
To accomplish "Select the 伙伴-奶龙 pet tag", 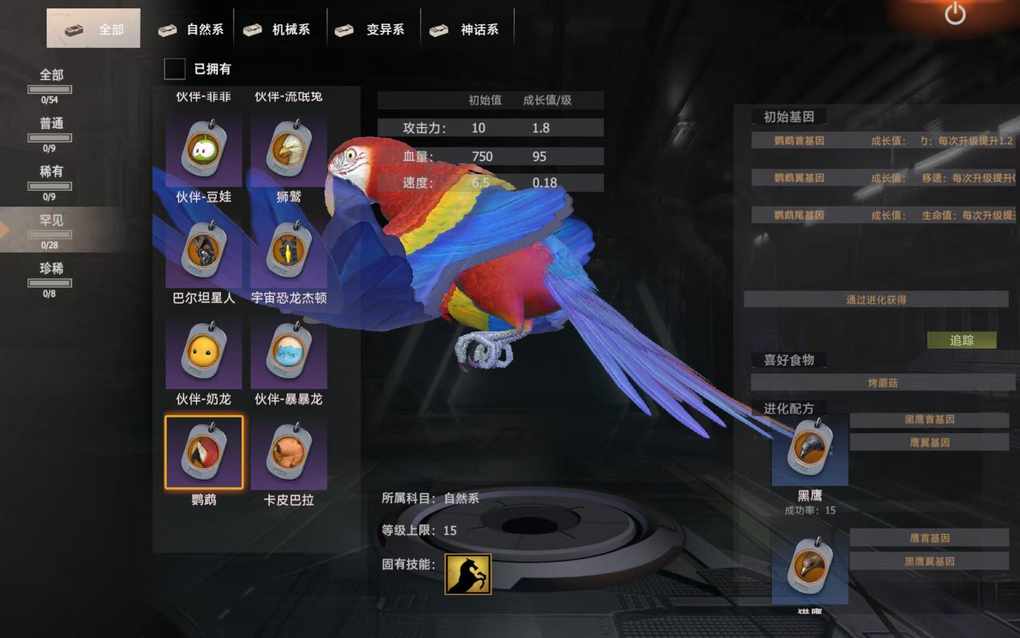I will click(x=204, y=351).
